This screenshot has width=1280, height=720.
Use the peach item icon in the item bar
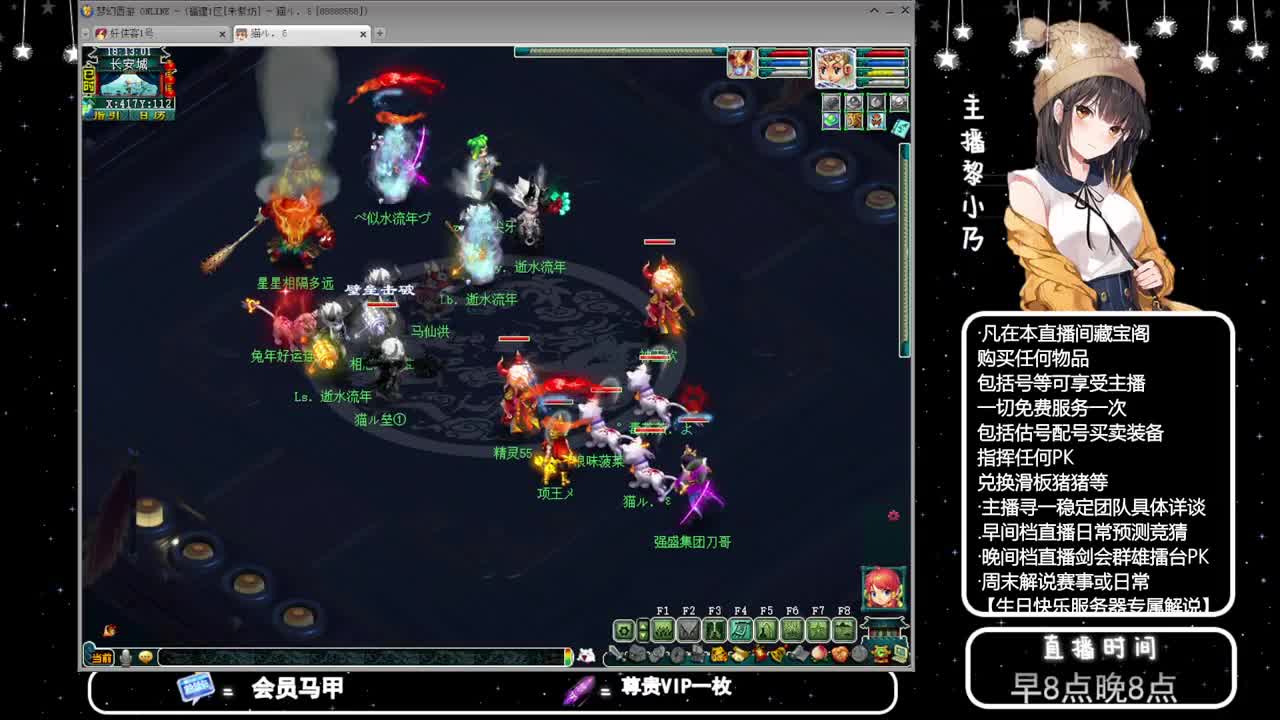[818, 652]
